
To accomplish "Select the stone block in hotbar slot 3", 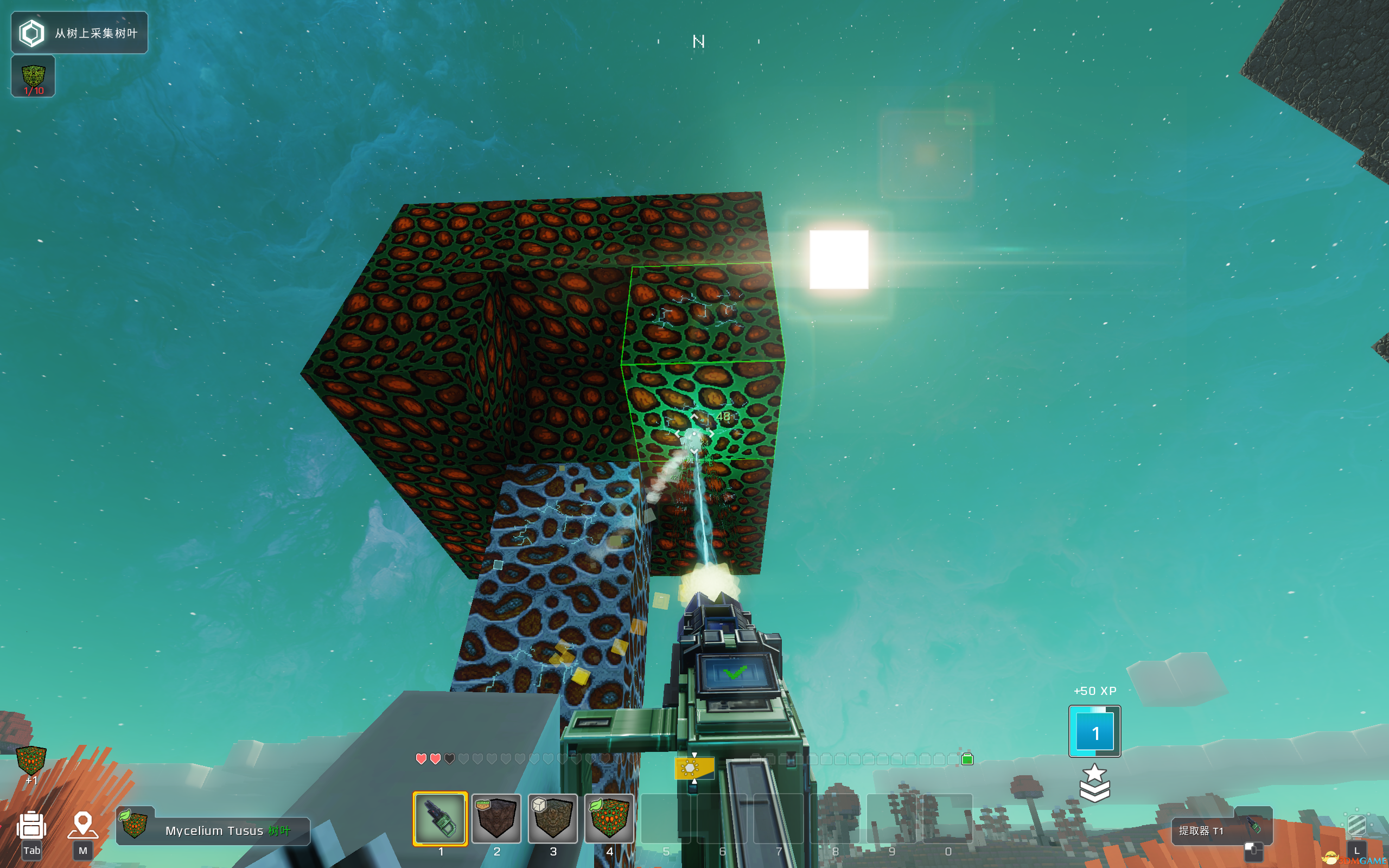I will [553, 818].
